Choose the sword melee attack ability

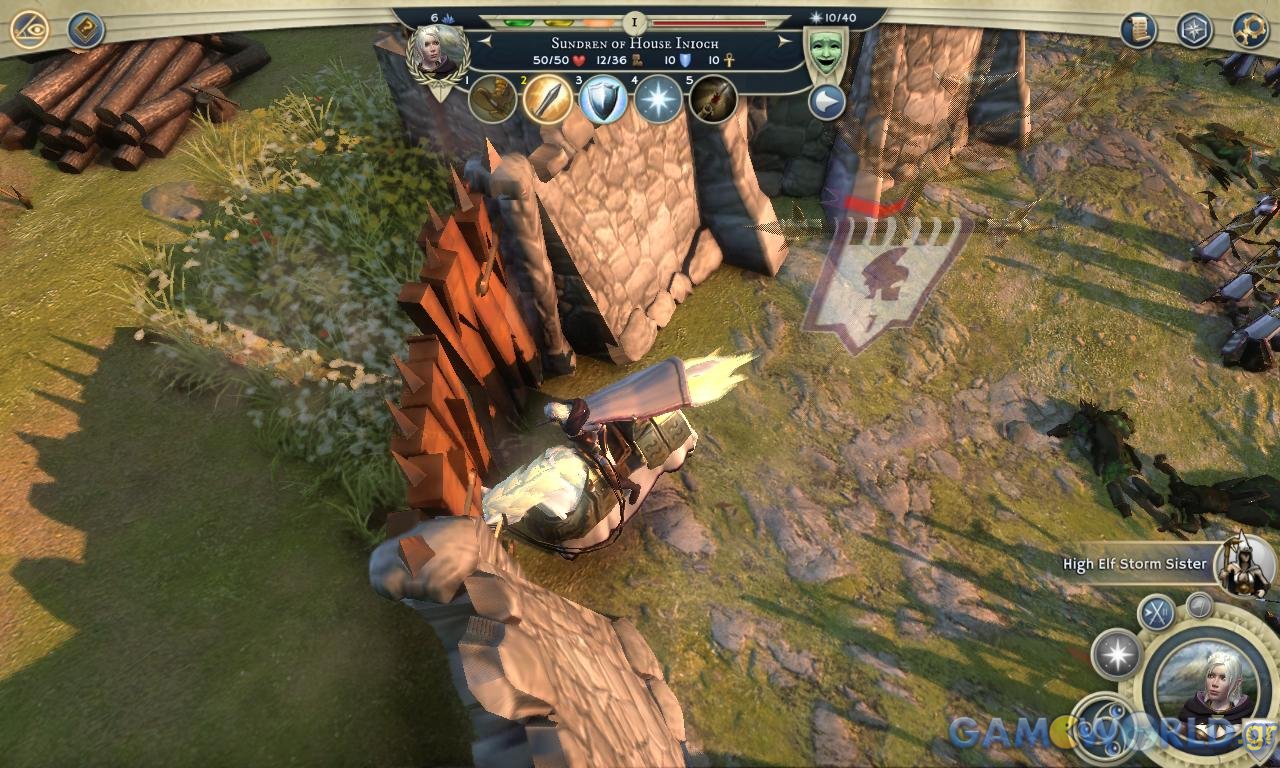click(x=548, y=99)
